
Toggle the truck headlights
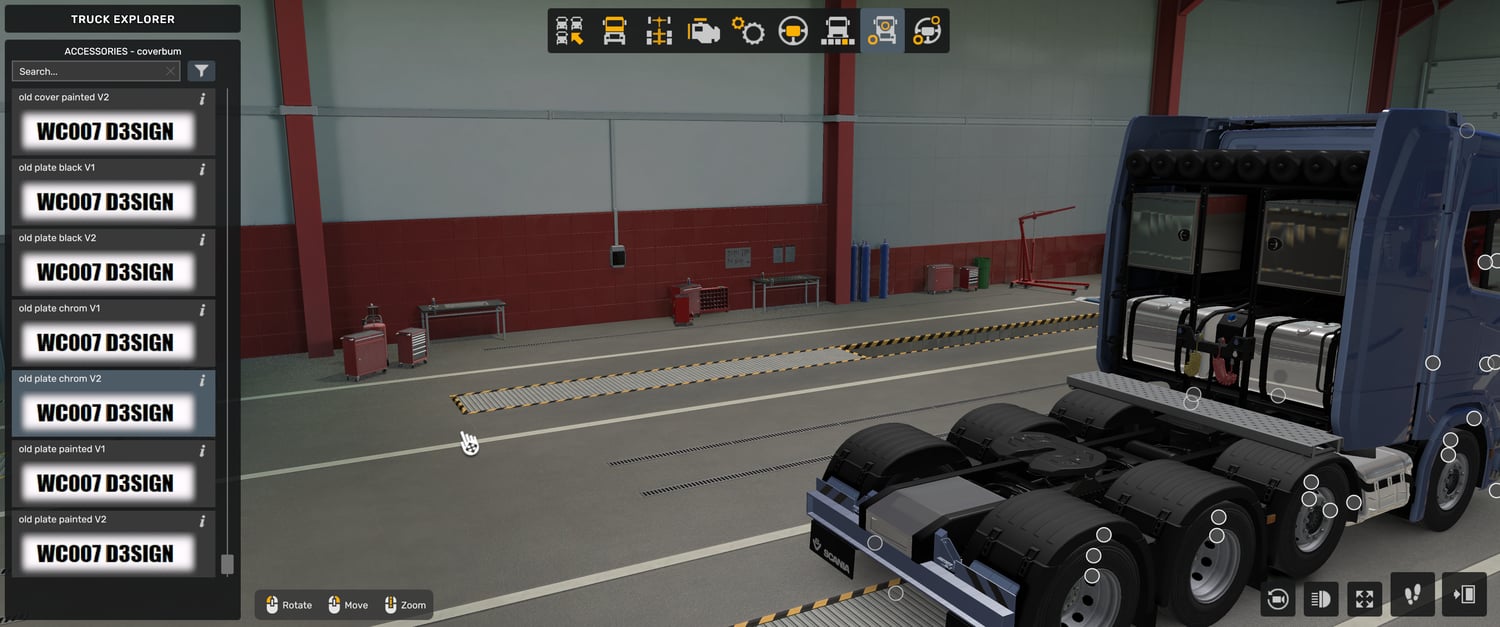pyautogui.click(x=1321, y=598)
